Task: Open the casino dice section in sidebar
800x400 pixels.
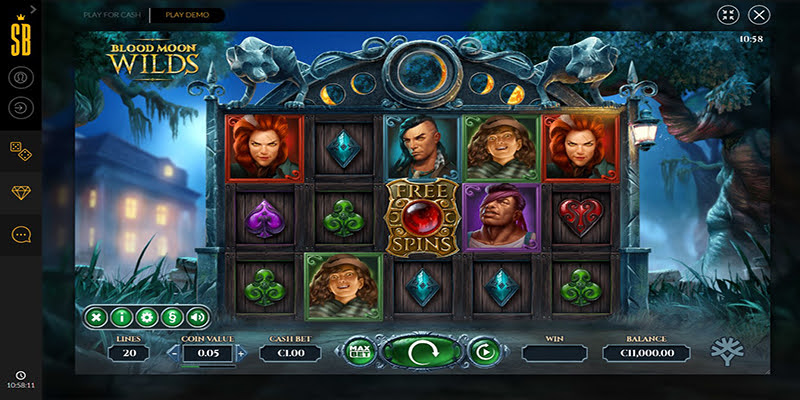Action: pyautogui.click(x=20, y=148)
